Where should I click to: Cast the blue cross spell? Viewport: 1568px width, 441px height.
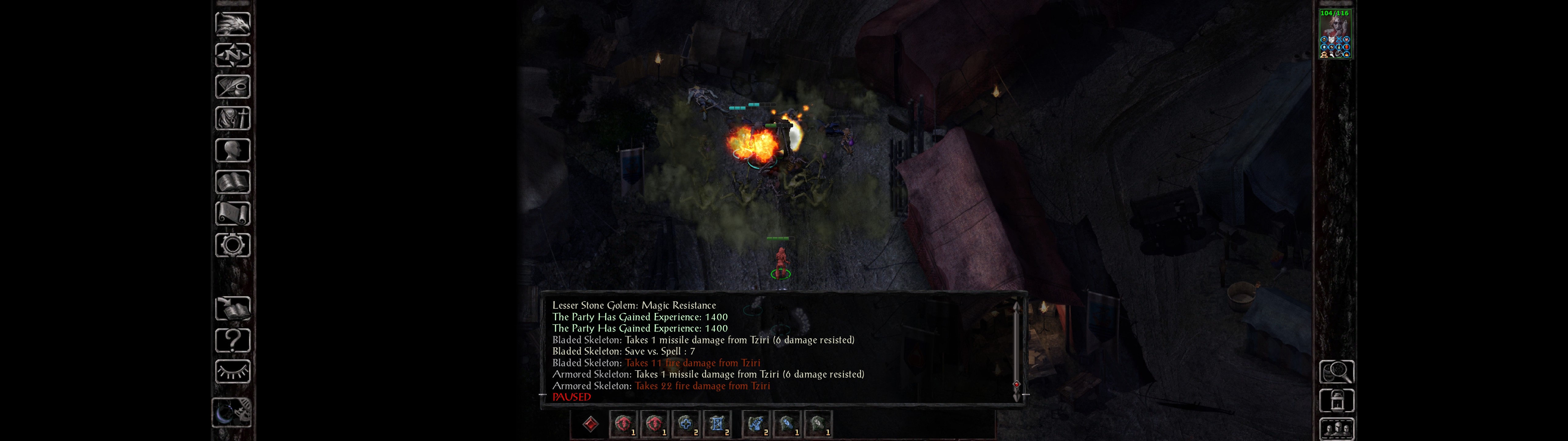686,424
